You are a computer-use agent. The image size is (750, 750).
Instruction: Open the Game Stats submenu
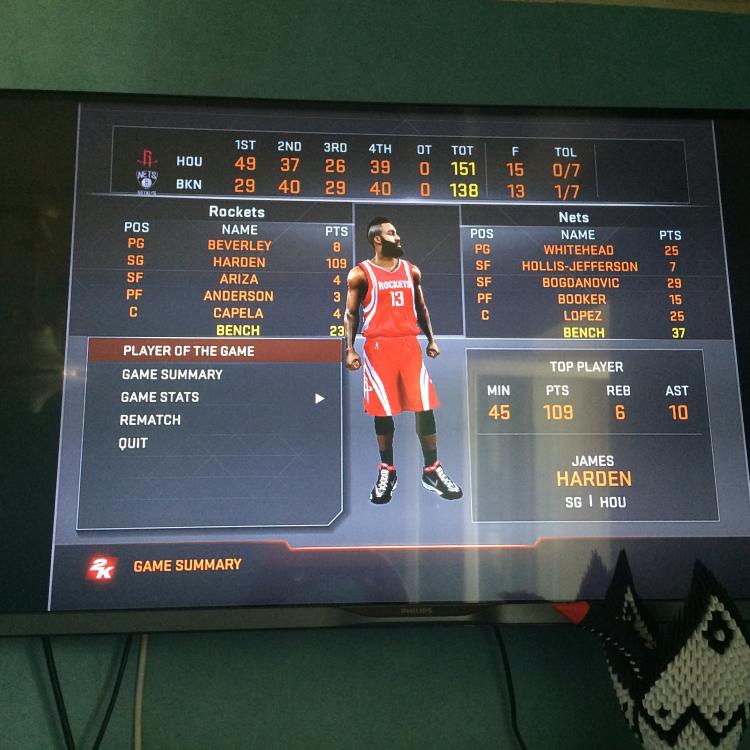(x=160, y=397)
